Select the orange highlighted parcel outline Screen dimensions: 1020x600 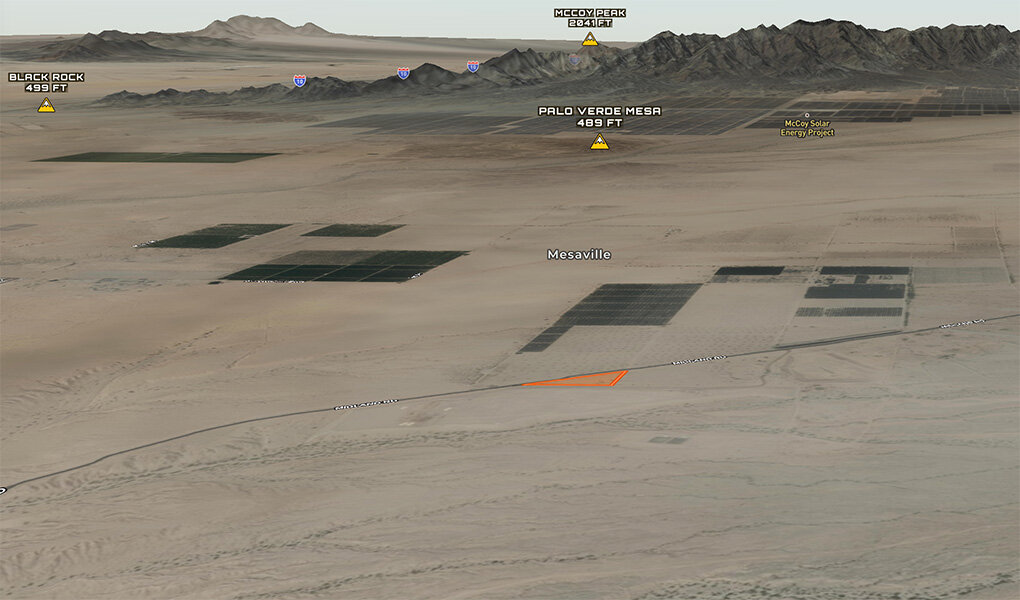click(x=580, y=379)
